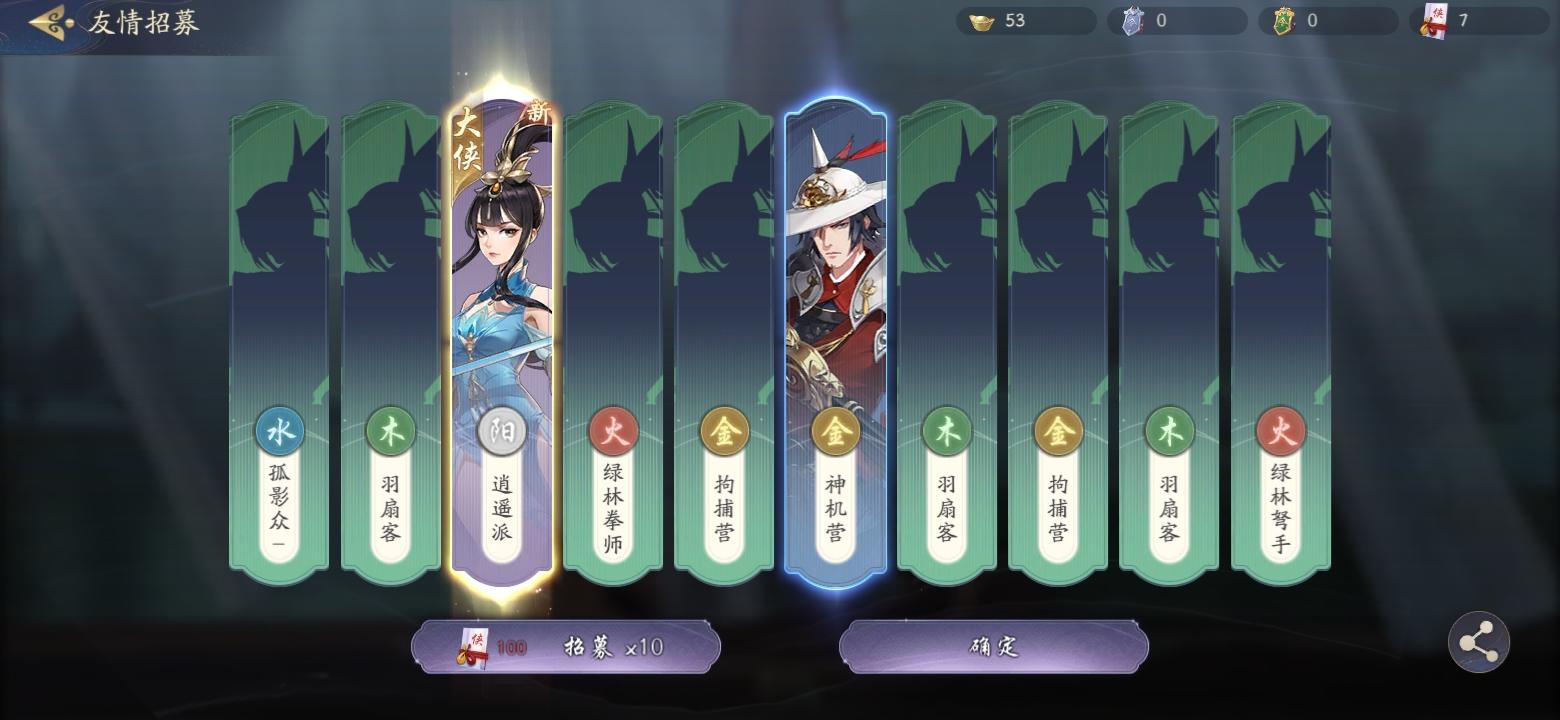The width and height of the screenshot is (1560, 720).
Task: Select the new 逍遥派 大侠 character card
Action: click(x=502, y=300)
